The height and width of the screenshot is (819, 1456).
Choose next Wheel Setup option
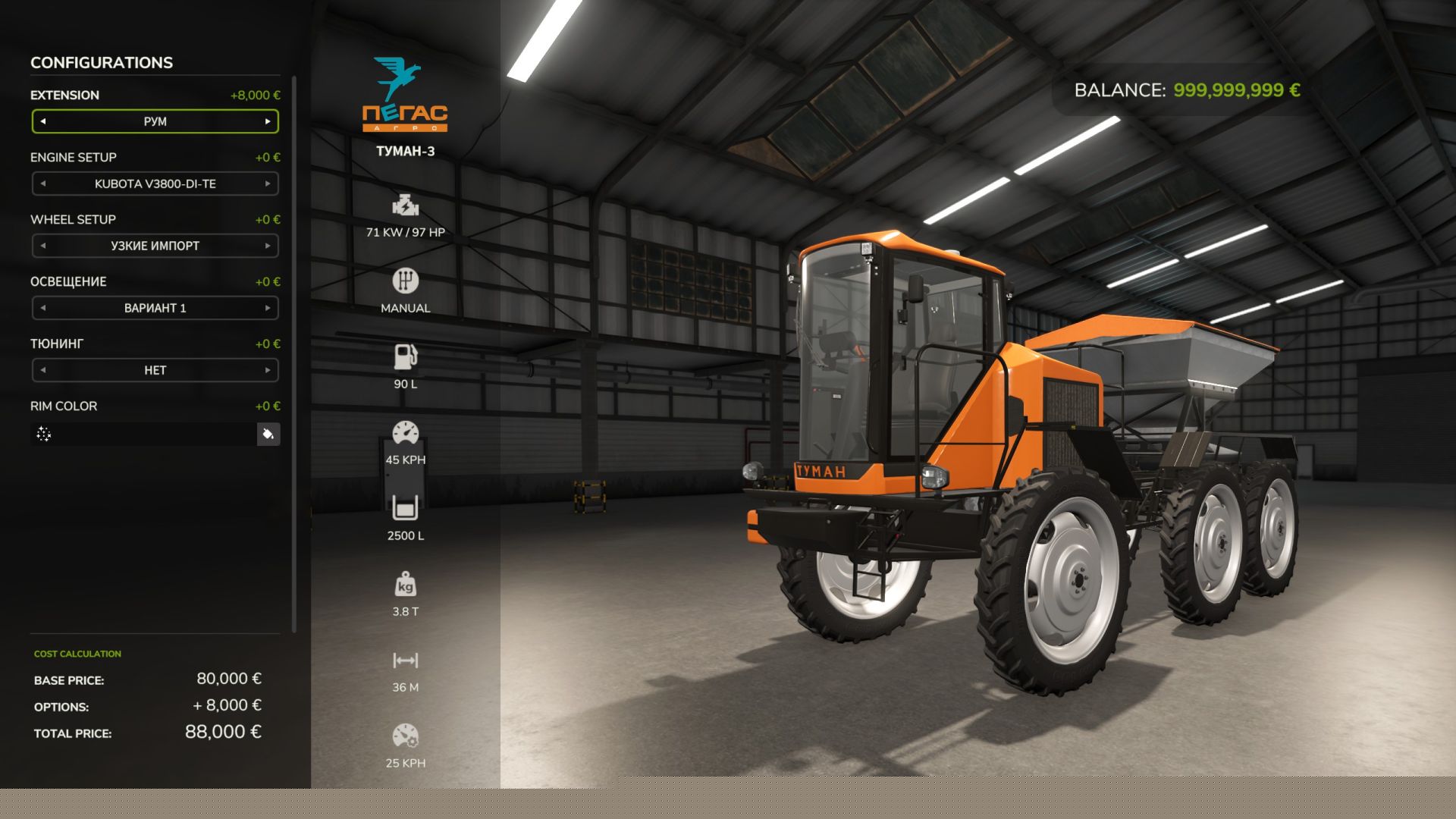click(268, 246)
